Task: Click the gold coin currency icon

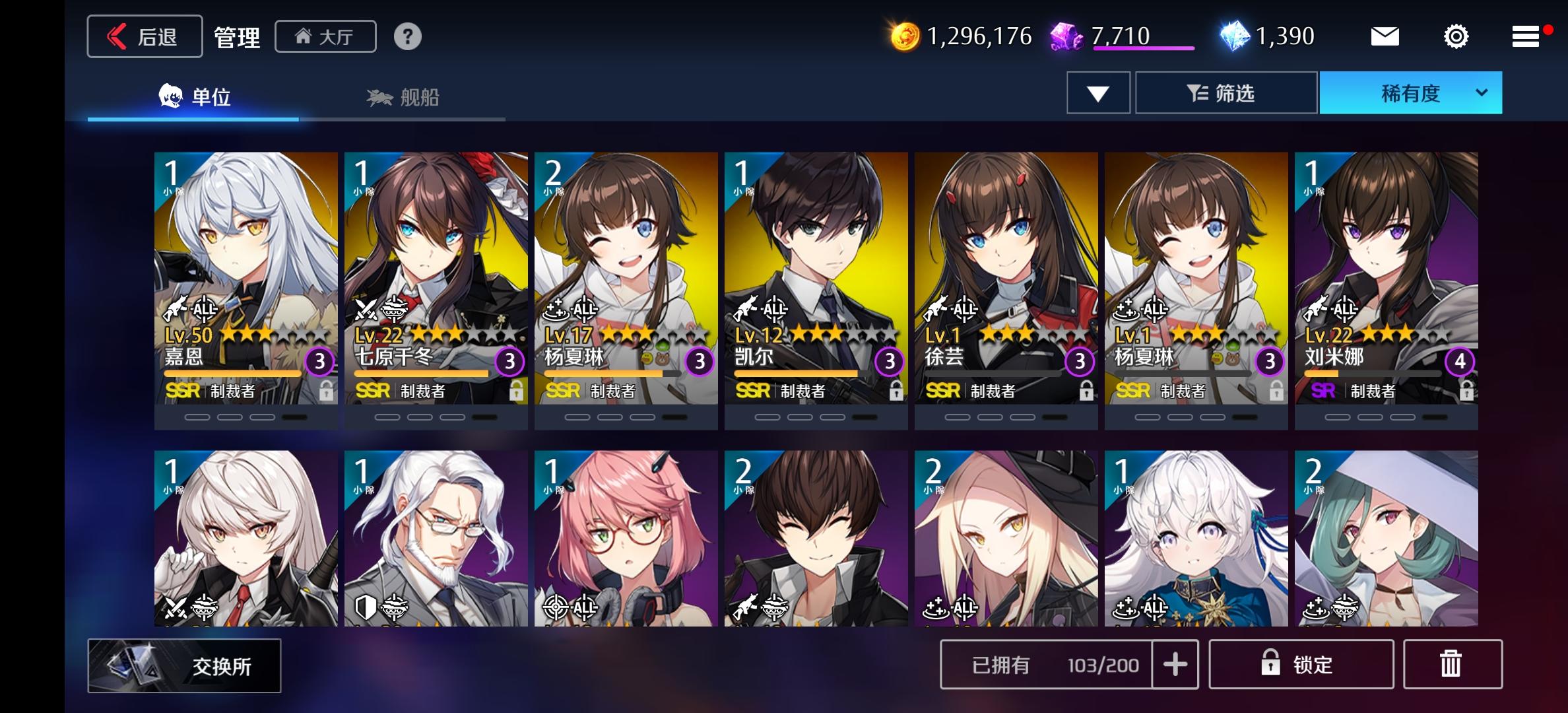Action: click(907, 36)
